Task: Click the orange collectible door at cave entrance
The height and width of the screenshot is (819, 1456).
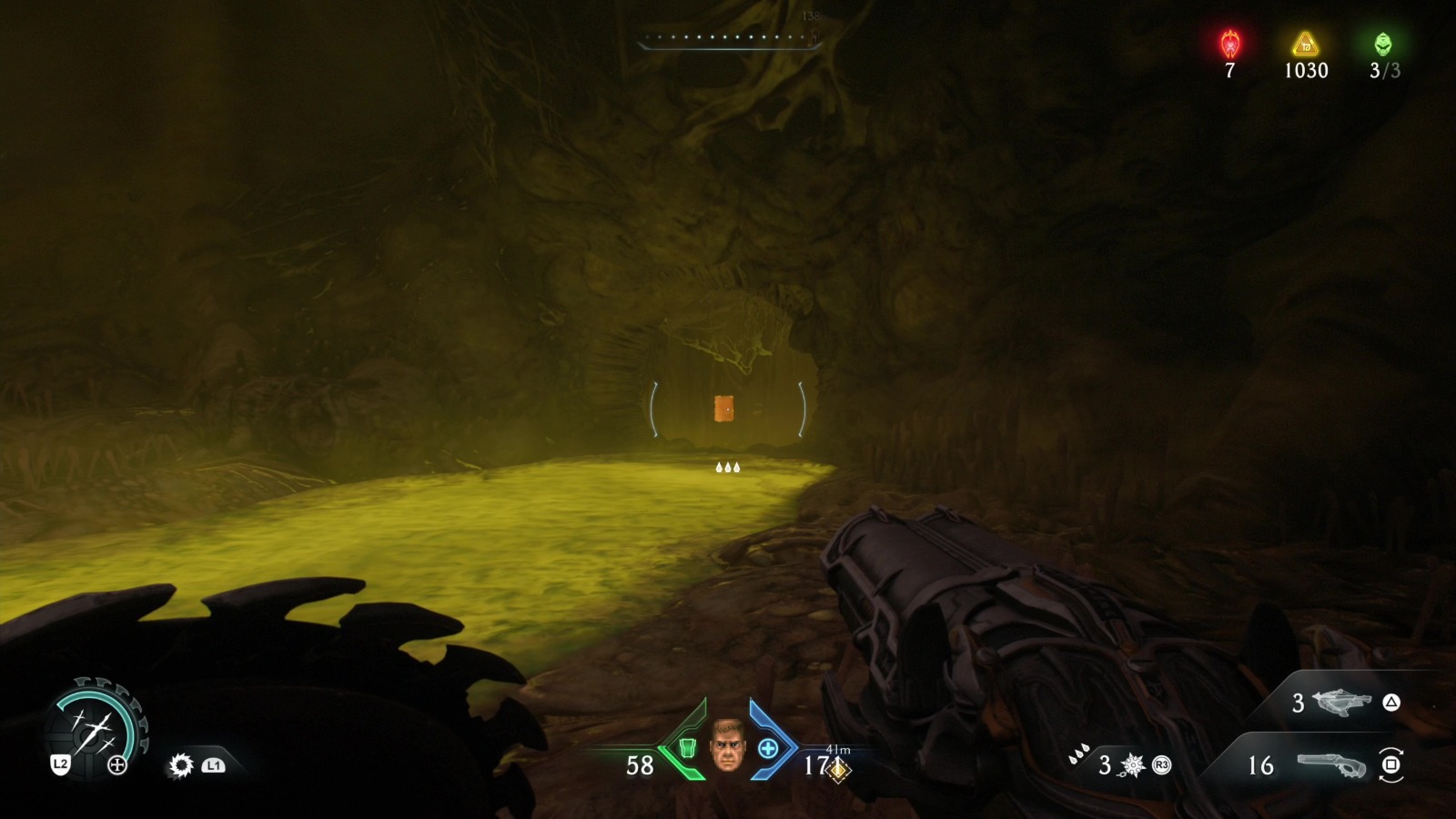Action: pyautogui.click(x=725, y=409)
